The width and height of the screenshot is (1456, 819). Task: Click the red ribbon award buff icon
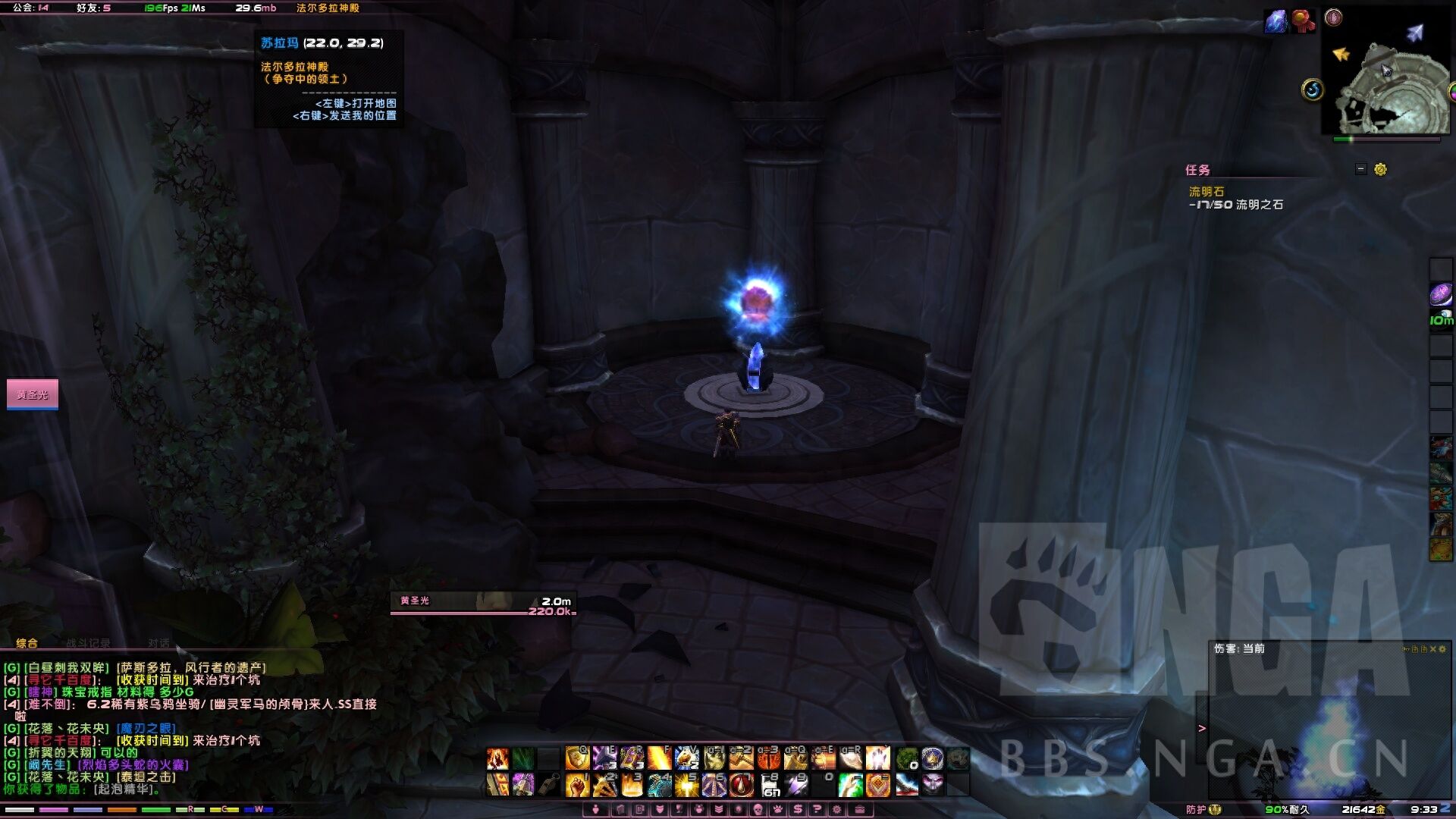(x=1303, y=21)
